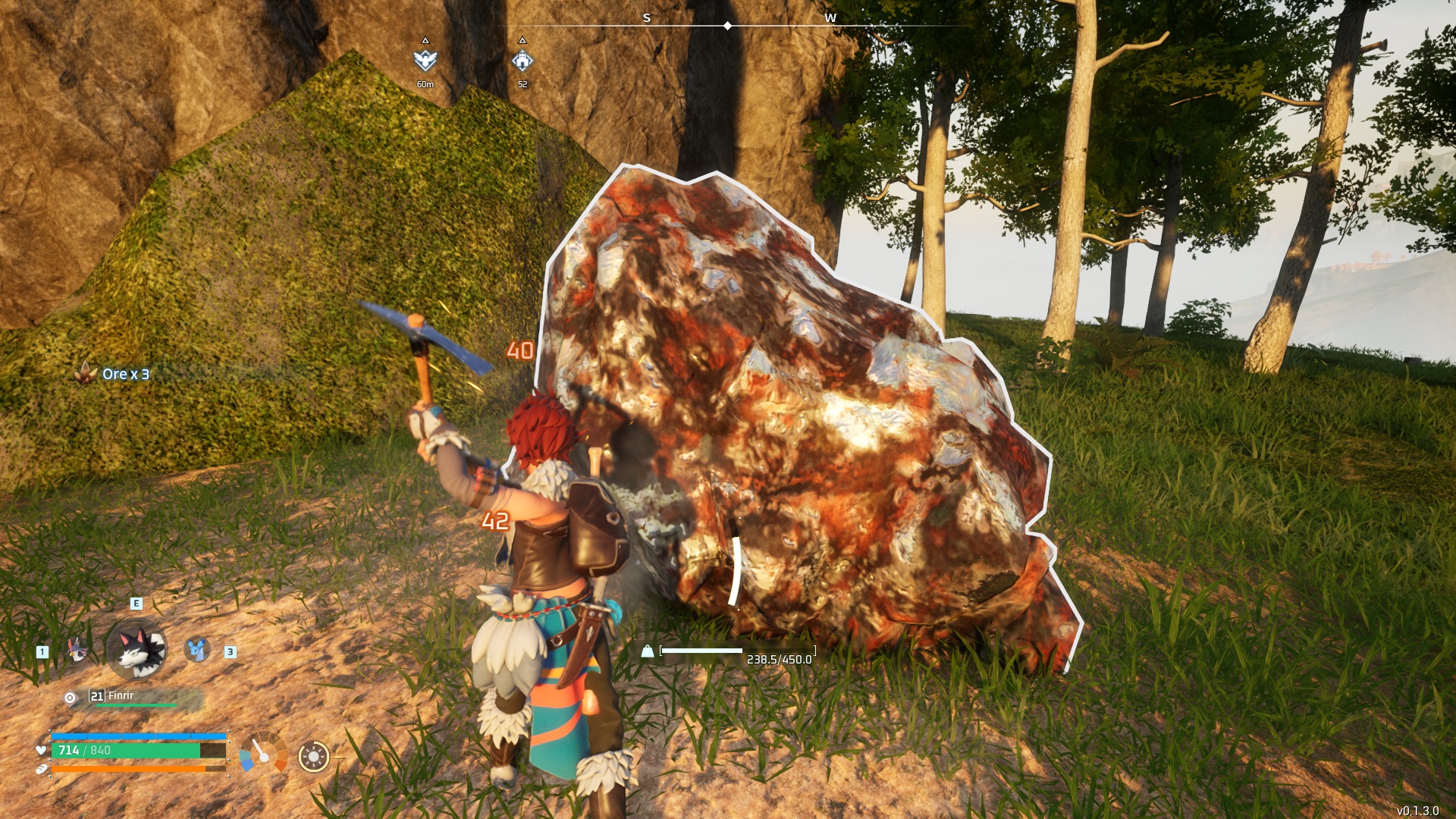
Task: Toggle the targeting reticle beside Finrir's name
Action: tap(71, 697)
